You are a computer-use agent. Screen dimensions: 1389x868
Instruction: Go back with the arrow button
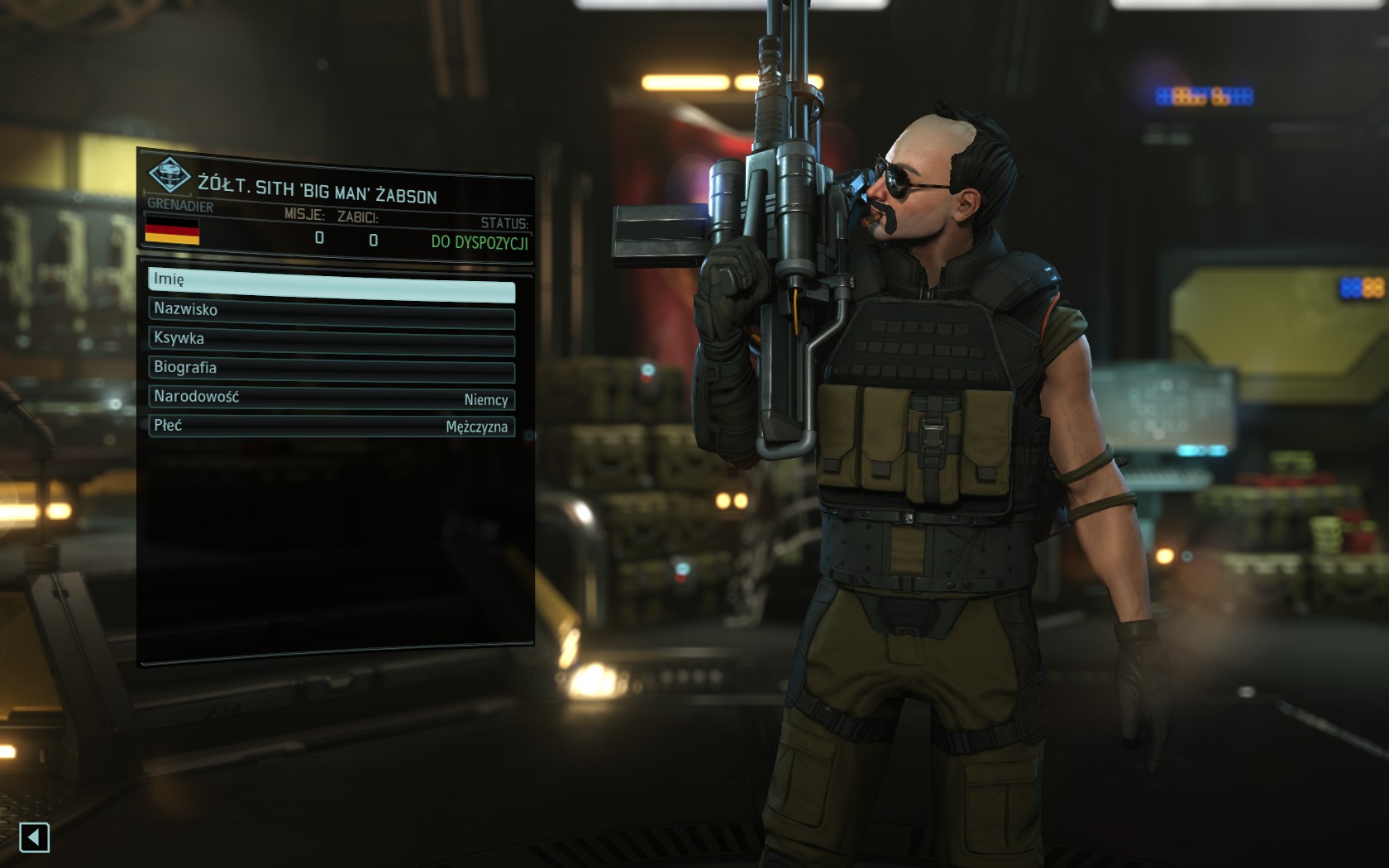[35, 837]
